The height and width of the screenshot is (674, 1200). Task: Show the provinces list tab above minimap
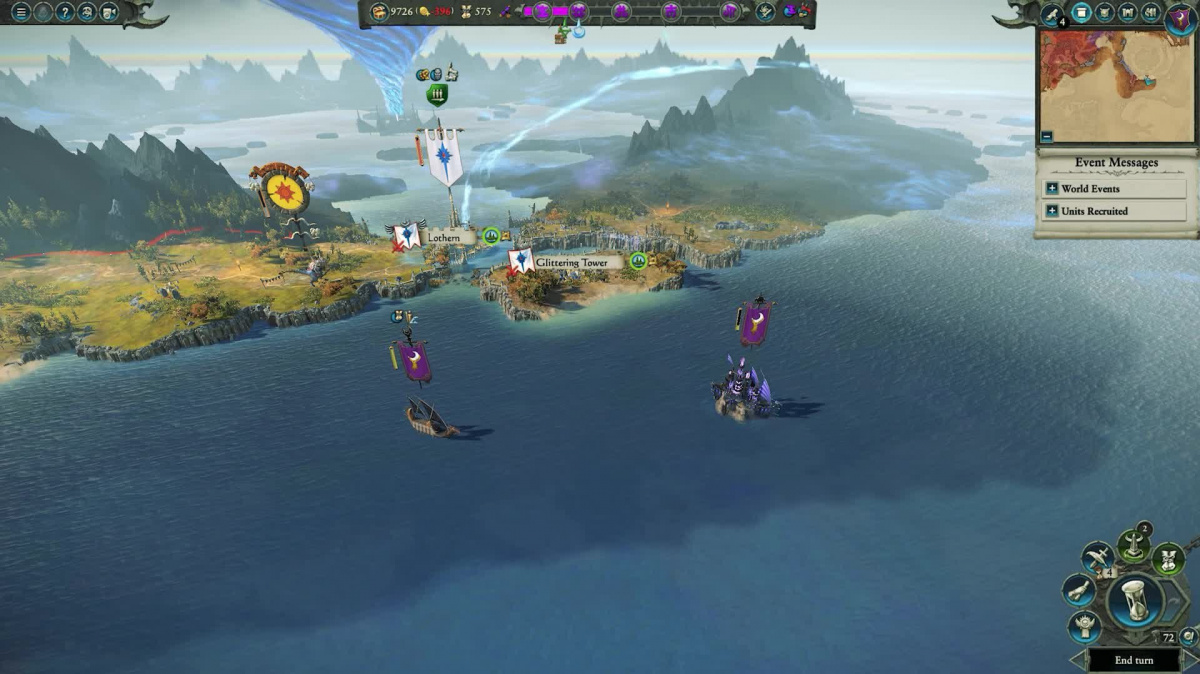coord(1128,13)
